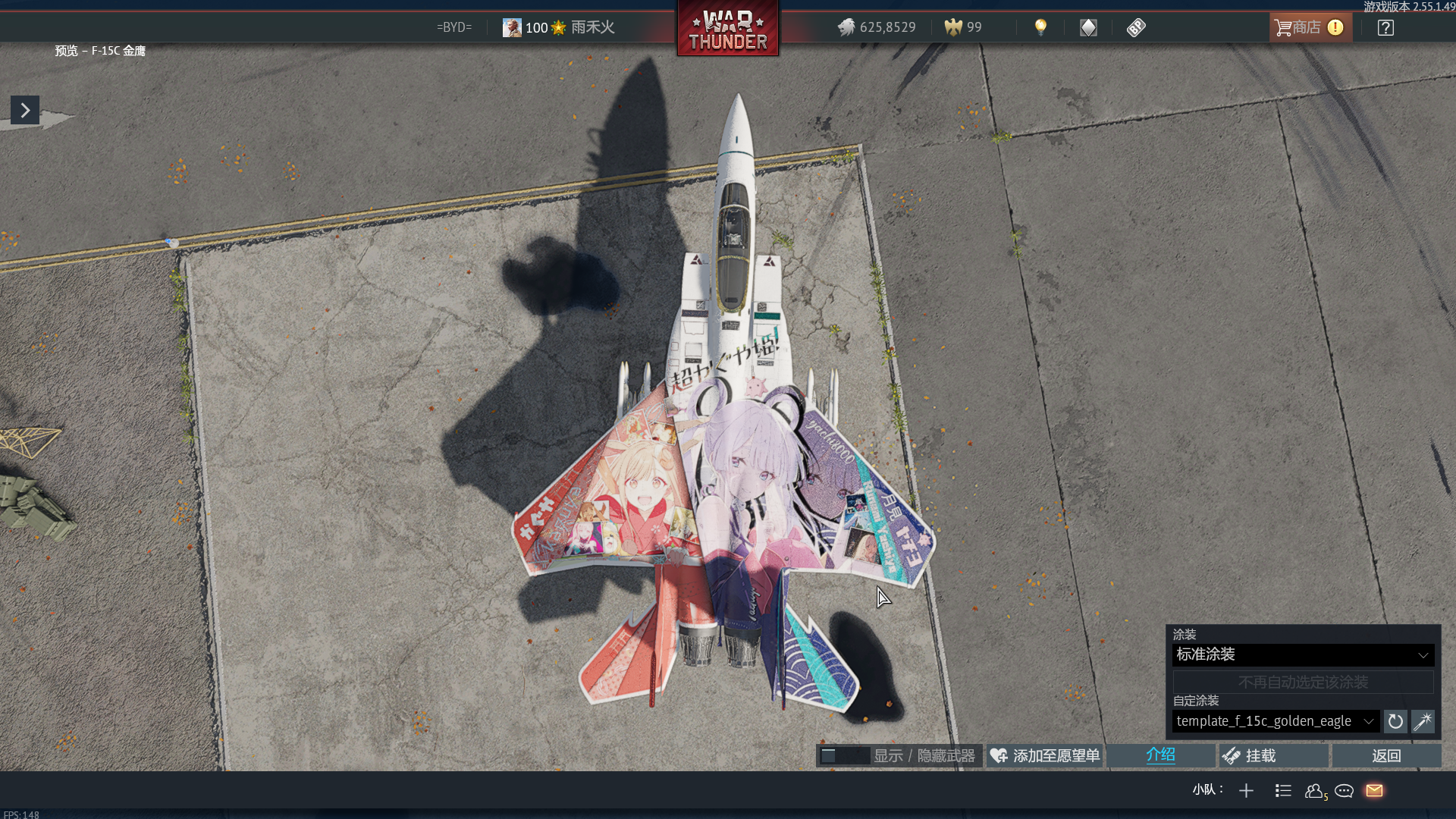
Task: Click 返回 to go back
Action: click(1386, 756)
